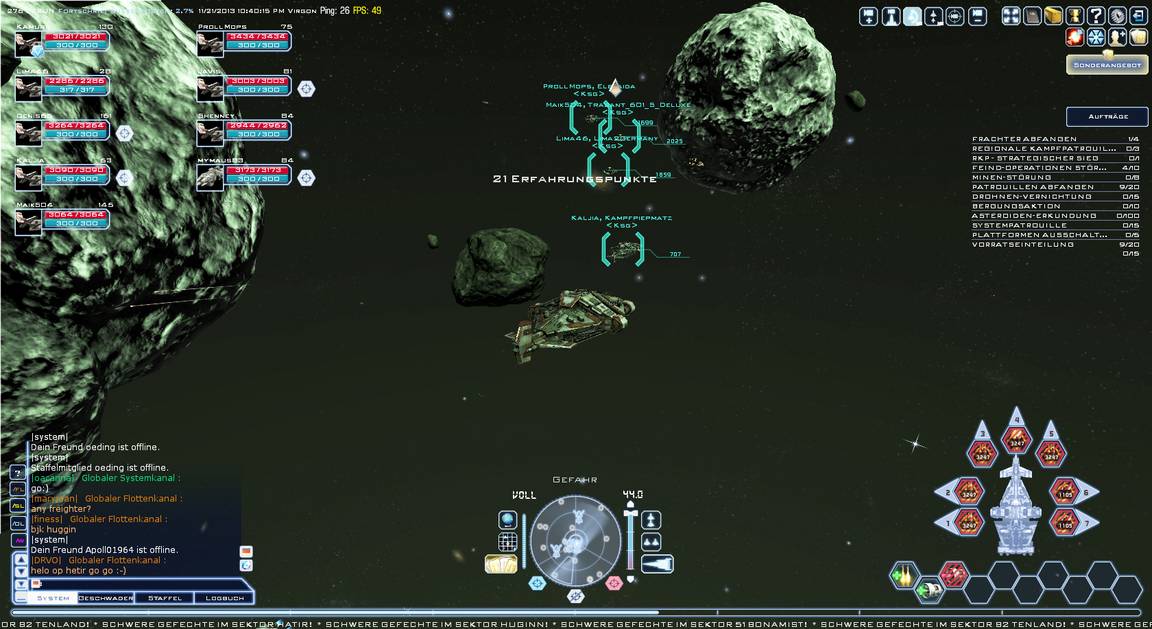Toggle fullscreen with the four-arrows icon
The image size is (1152, 629).
coord(1011,16)
